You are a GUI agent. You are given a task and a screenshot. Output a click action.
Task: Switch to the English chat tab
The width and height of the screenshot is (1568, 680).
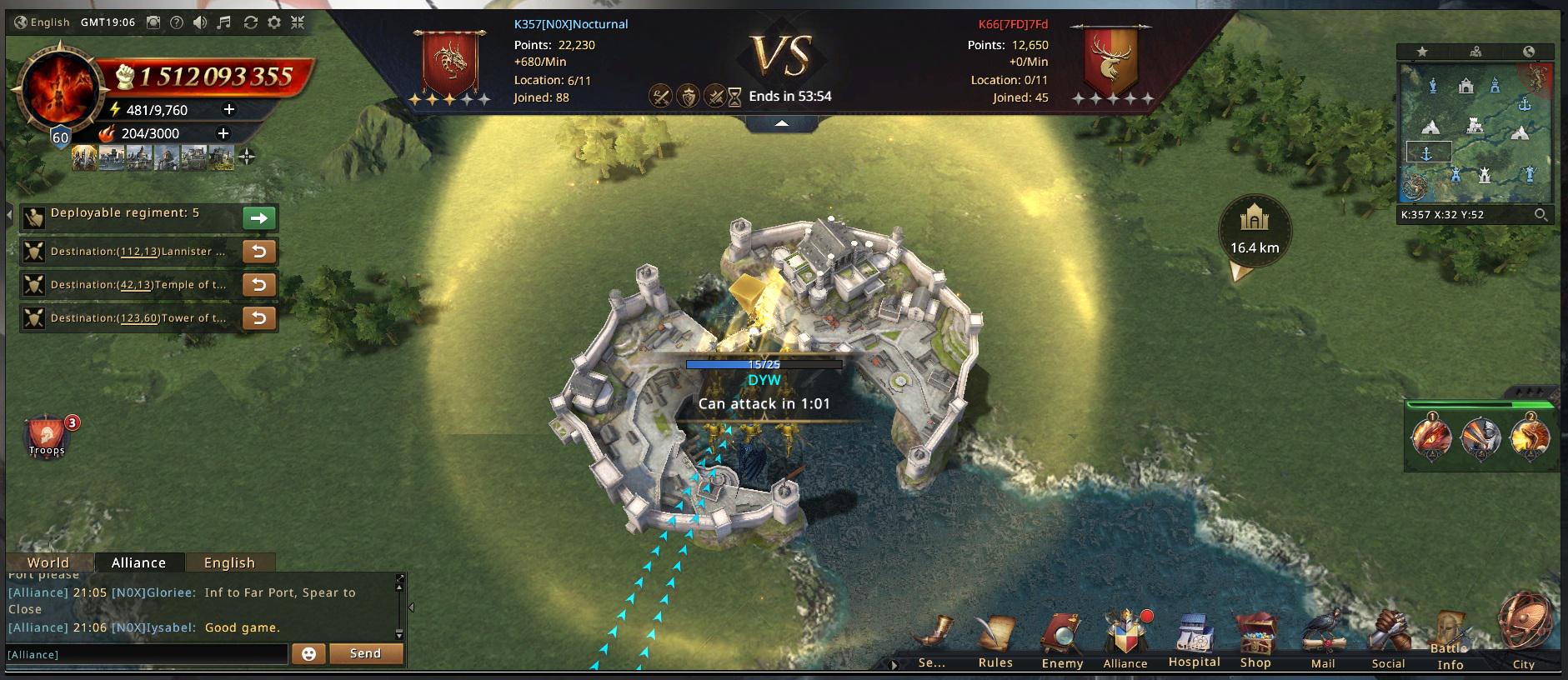click(229, 562)
